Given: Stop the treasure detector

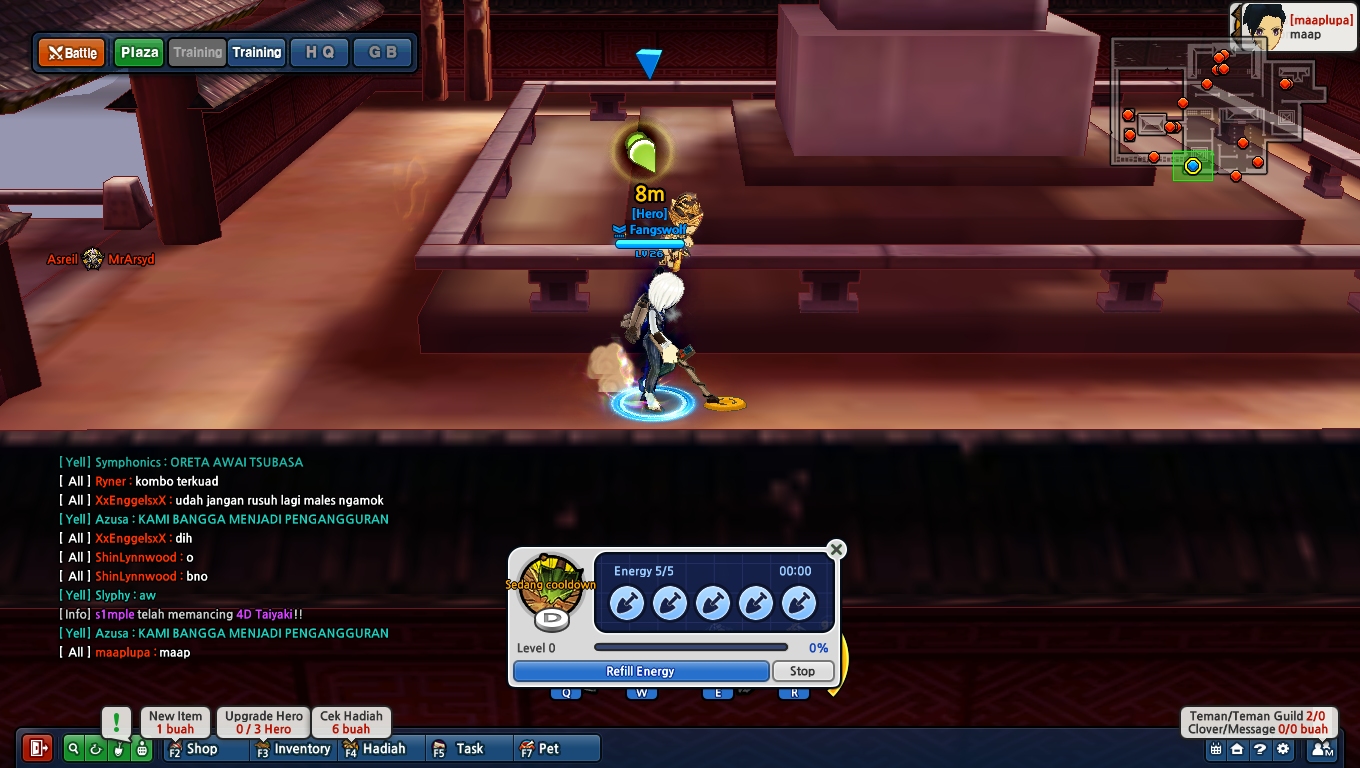Looking at the screenshot, I should point(802,671).
